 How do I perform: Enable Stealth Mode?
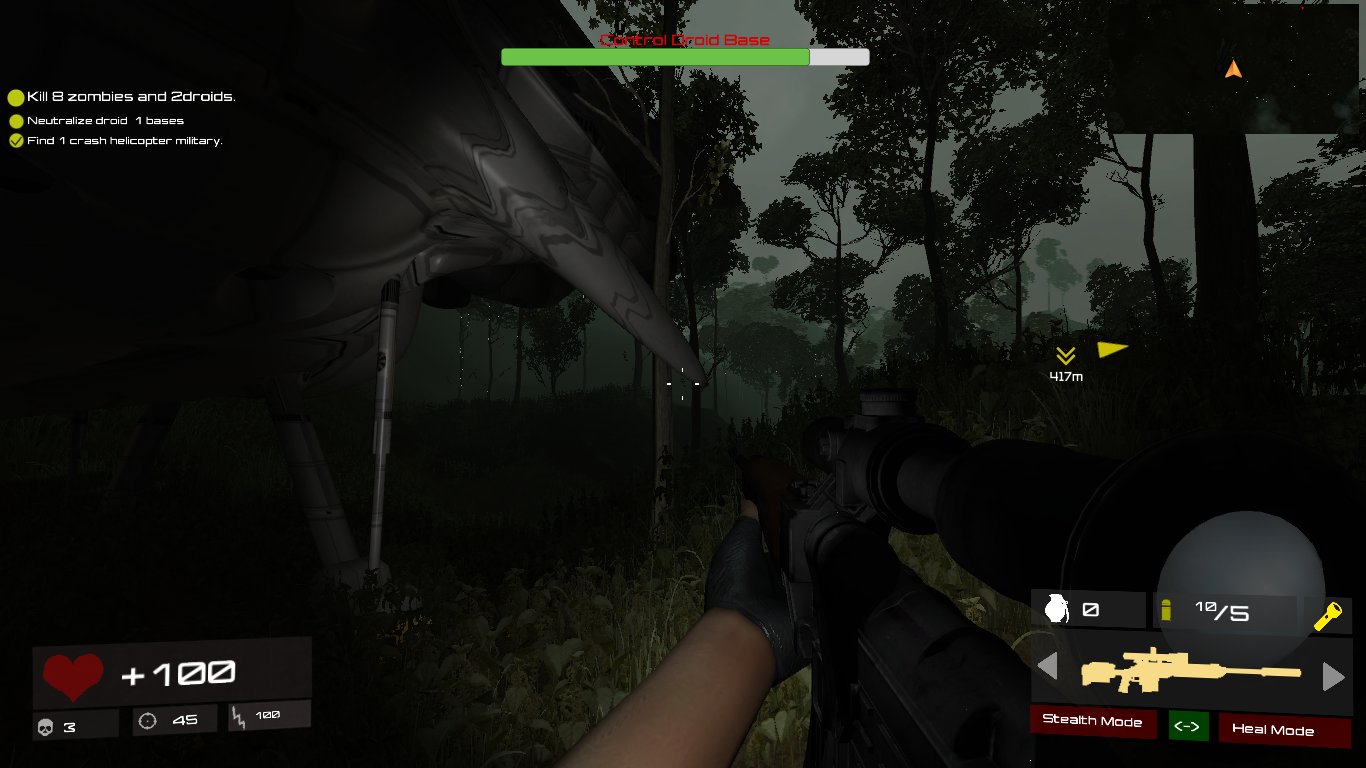(1093, 723)
